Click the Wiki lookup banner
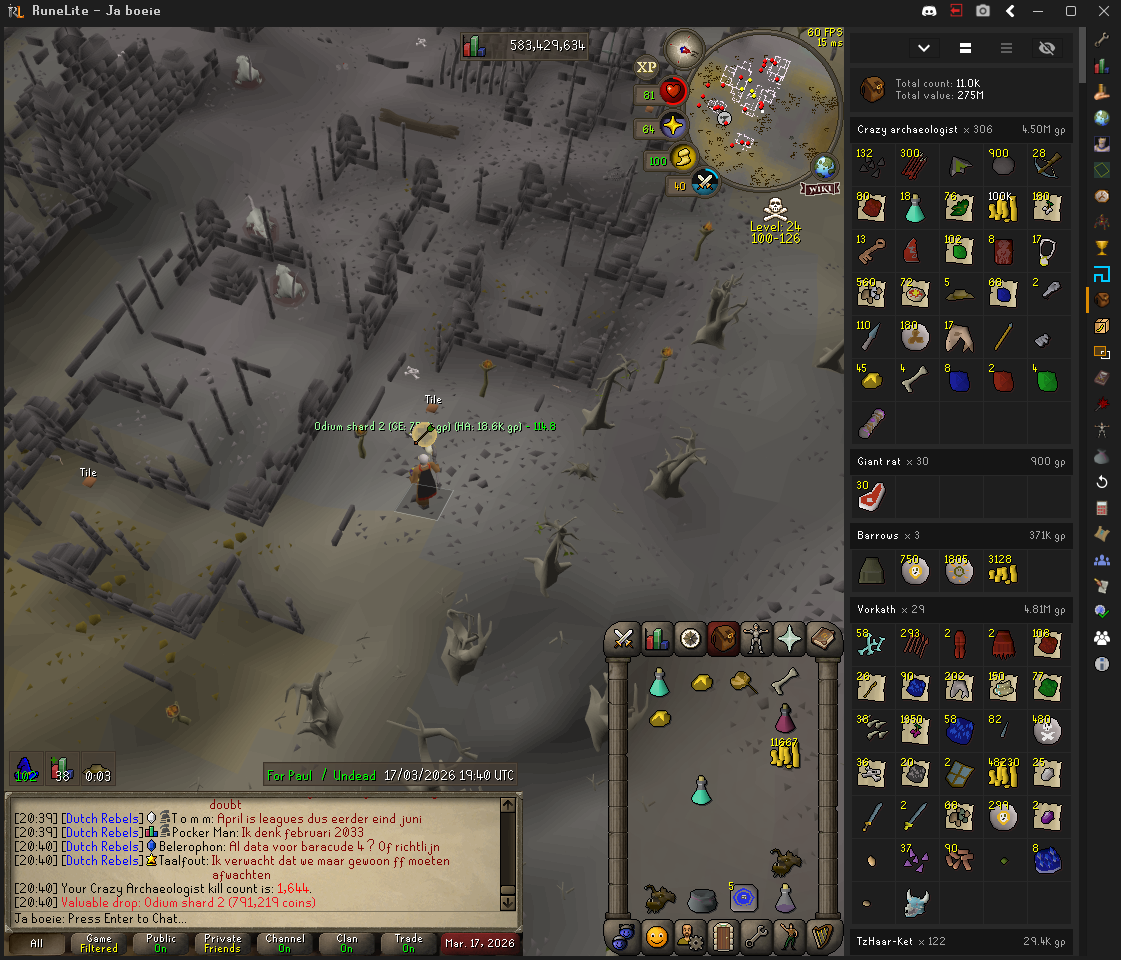1121x960 pixels. pos(819,188)
